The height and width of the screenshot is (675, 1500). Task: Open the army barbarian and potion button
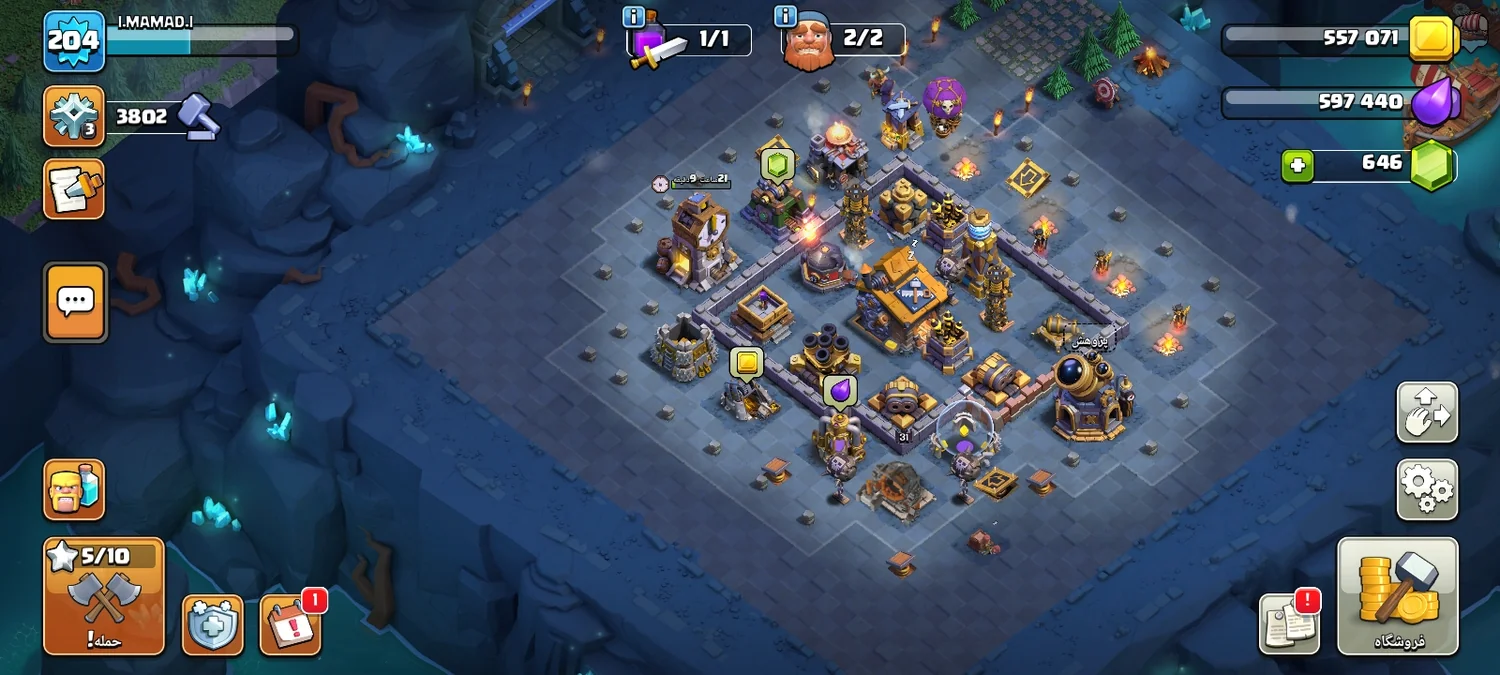(74, 490)
